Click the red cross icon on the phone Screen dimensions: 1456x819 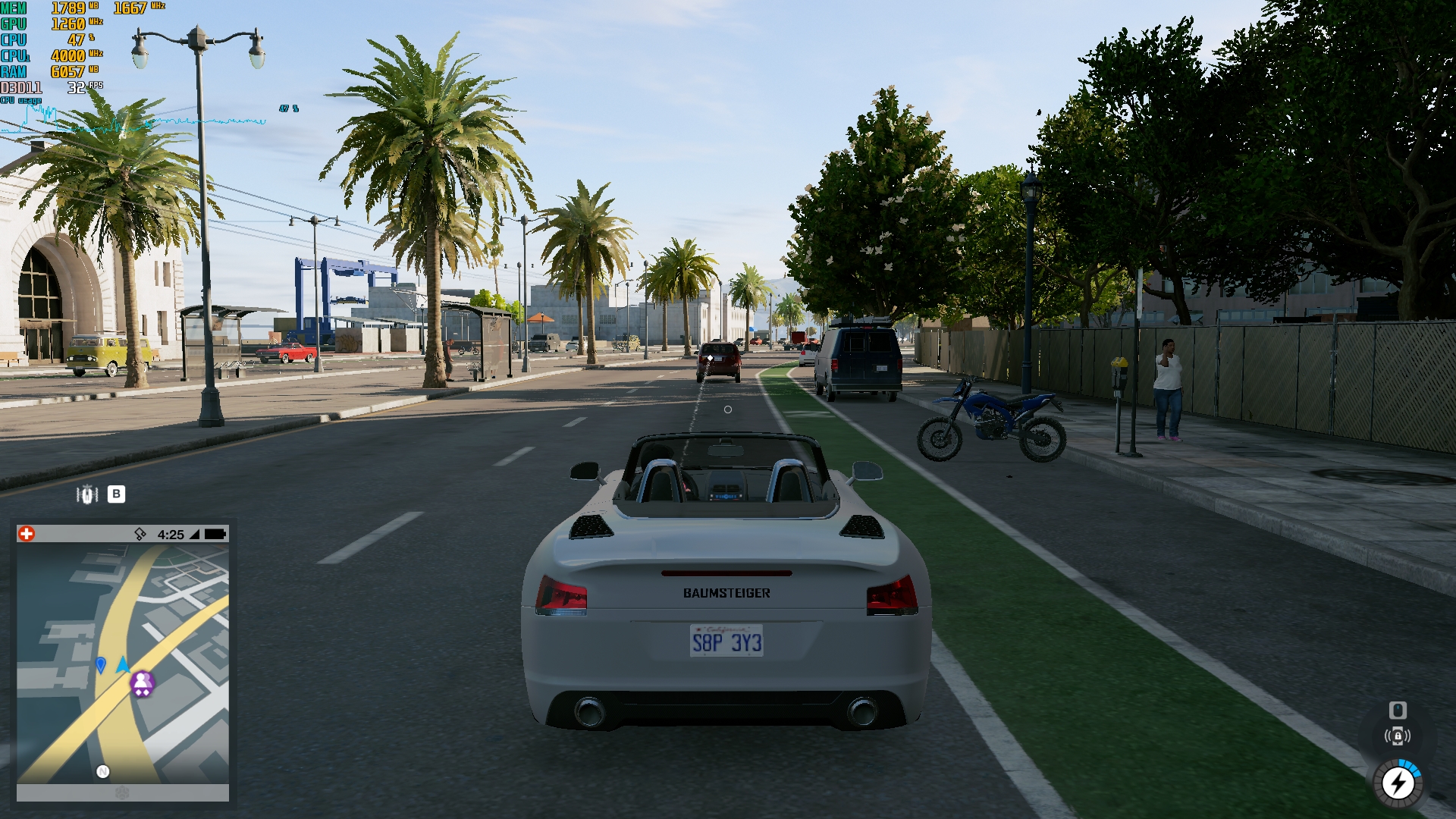(x=27, y=534)
